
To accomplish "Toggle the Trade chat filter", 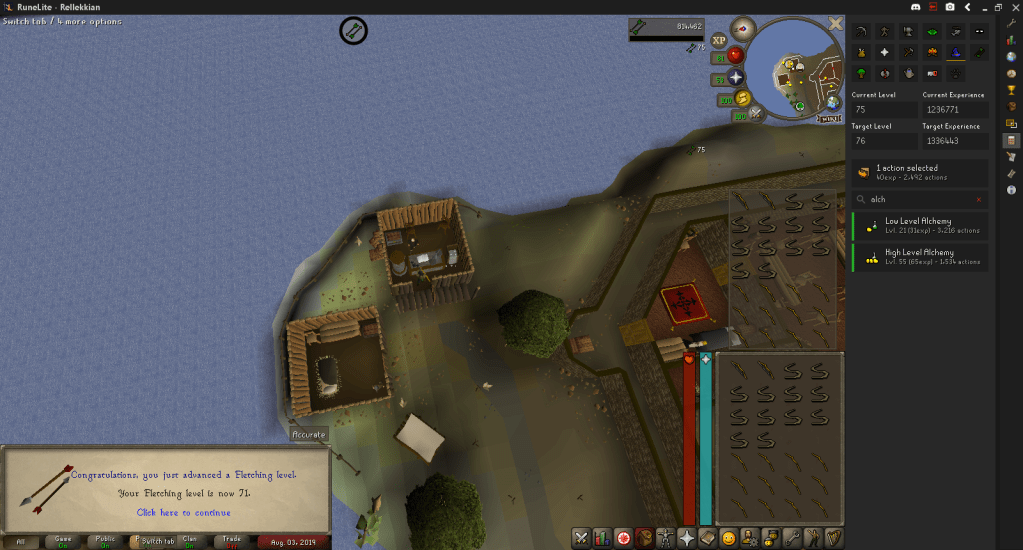I will [x=232, y=541].
